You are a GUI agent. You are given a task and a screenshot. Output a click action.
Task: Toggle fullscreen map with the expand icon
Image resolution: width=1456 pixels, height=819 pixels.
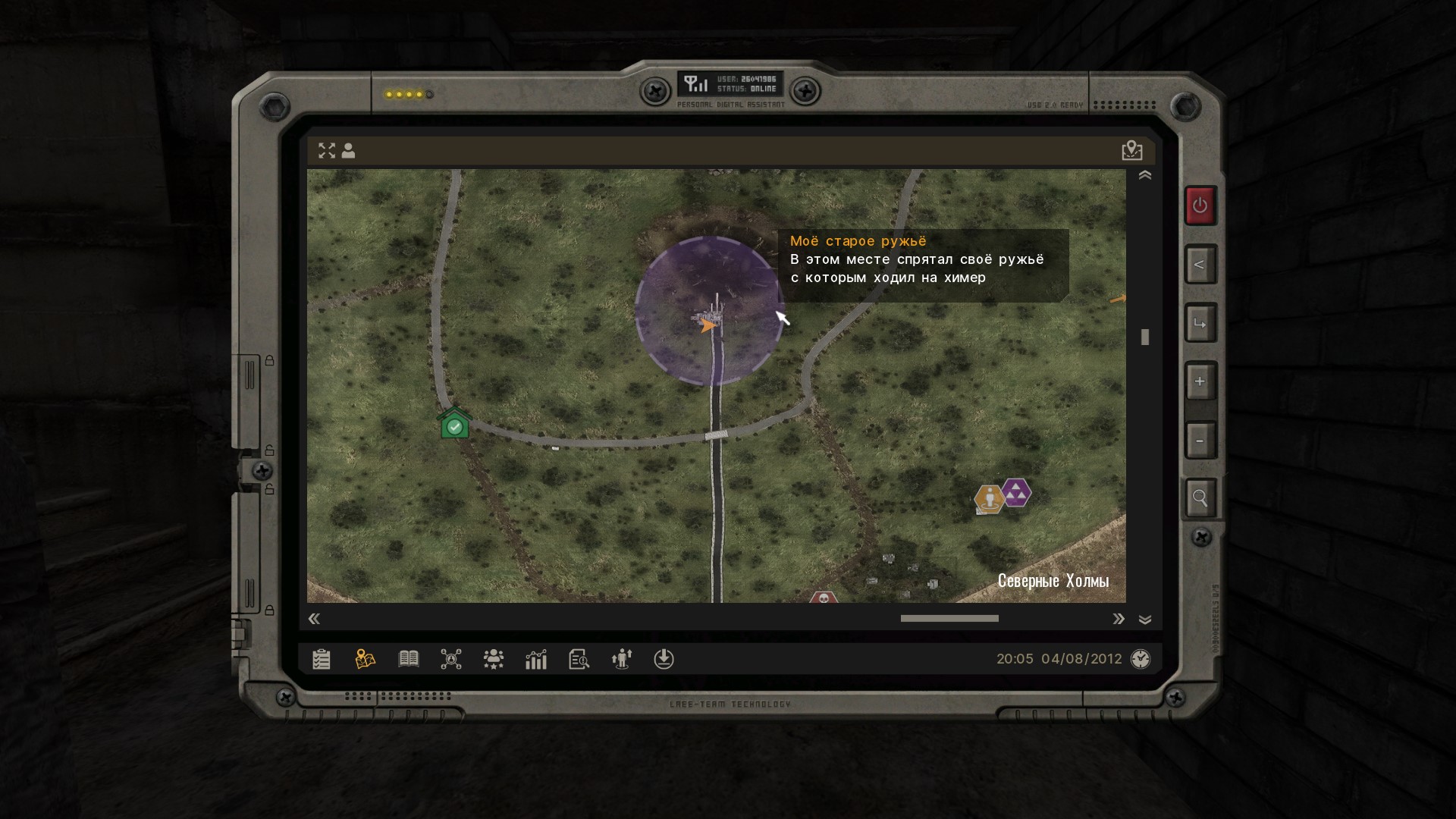click(x=327, y=151)
